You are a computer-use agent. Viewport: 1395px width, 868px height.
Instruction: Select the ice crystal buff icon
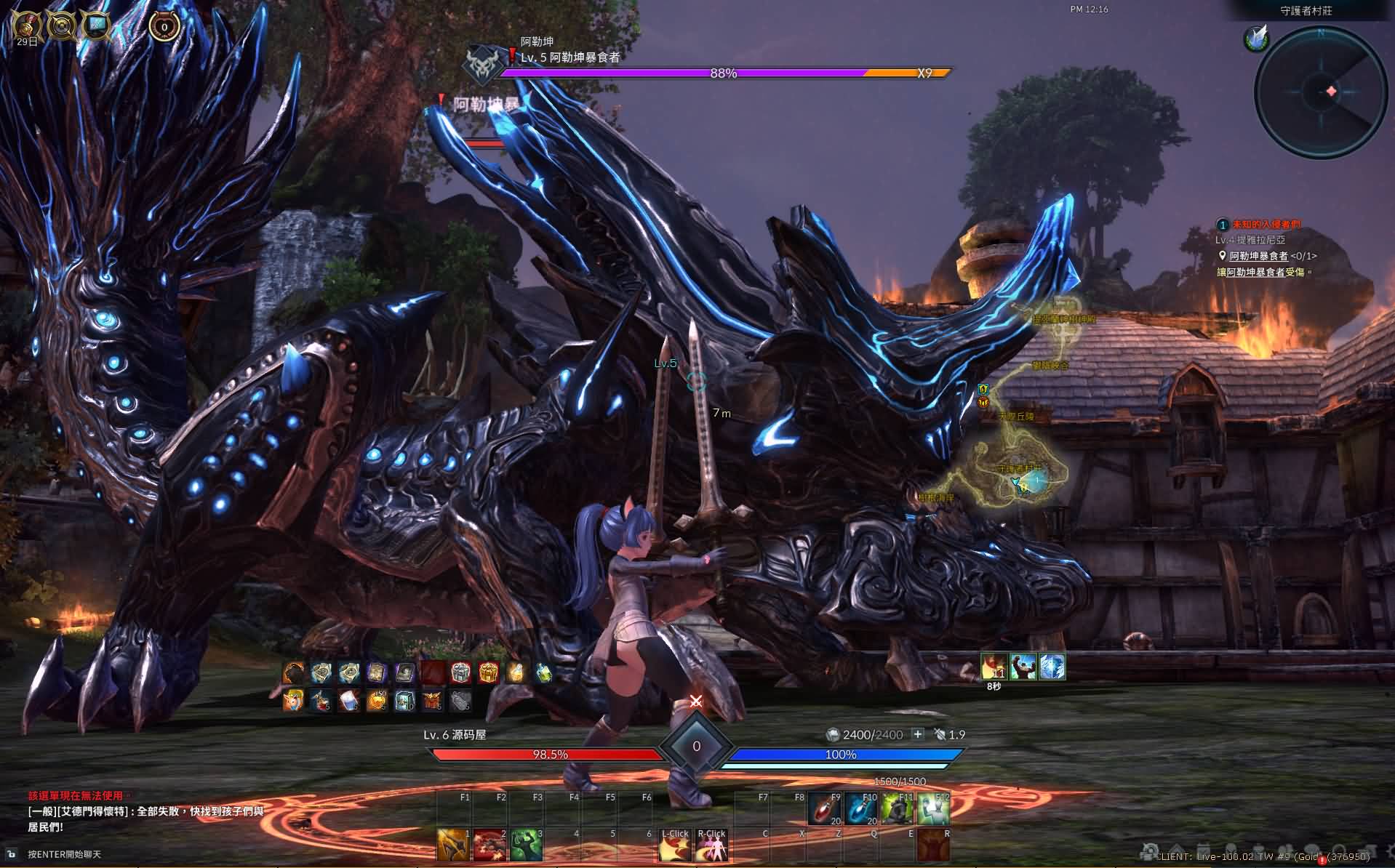[1052, 667]
